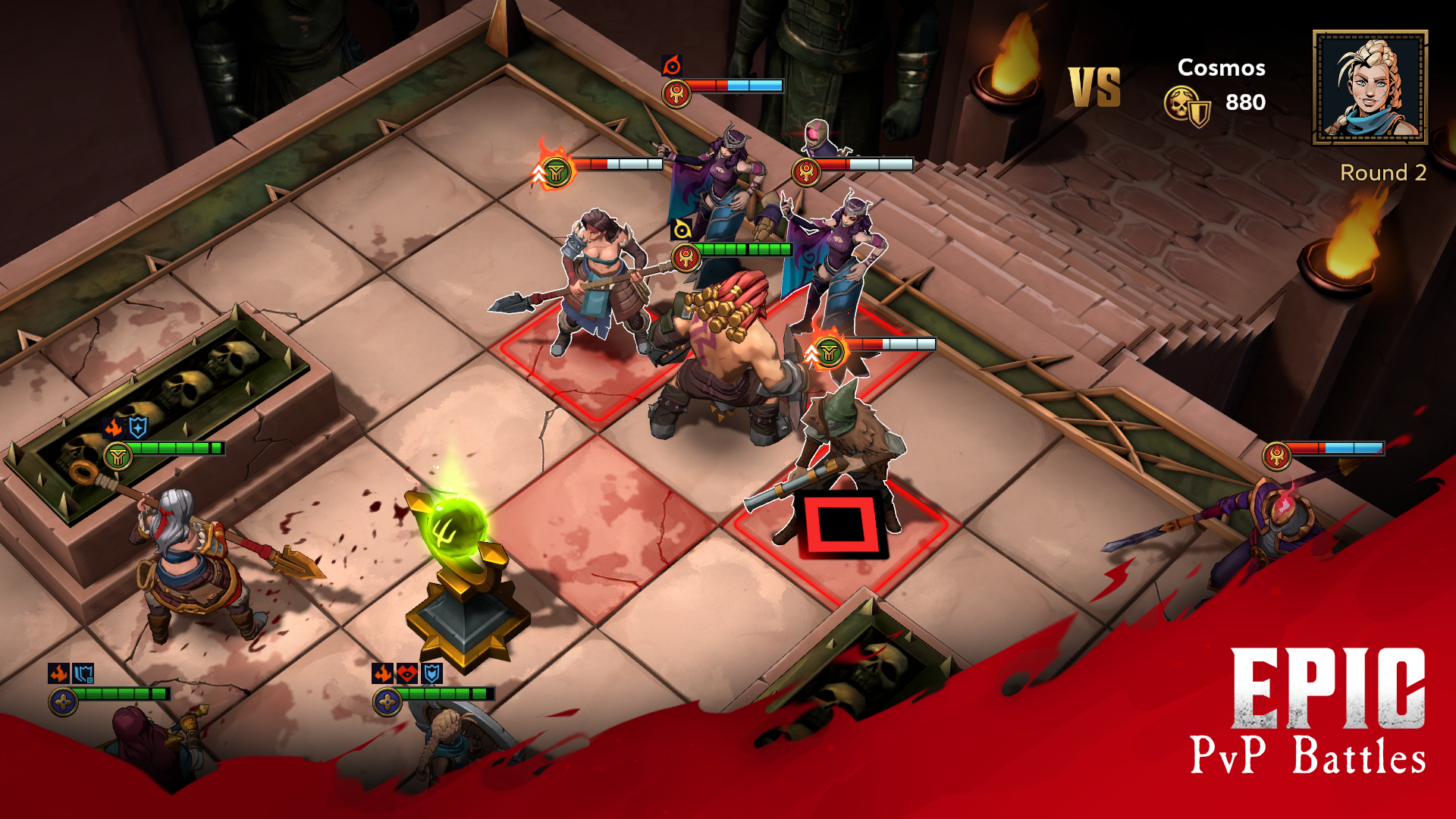Click the player name Cosmos
This screenshot has width=1456, height=819.
pos(1221,68)
